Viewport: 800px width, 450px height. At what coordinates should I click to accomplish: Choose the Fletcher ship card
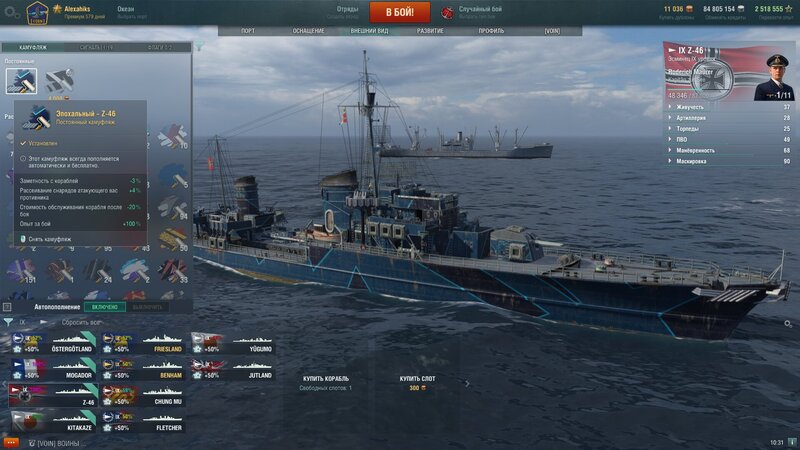coord(143,420)
